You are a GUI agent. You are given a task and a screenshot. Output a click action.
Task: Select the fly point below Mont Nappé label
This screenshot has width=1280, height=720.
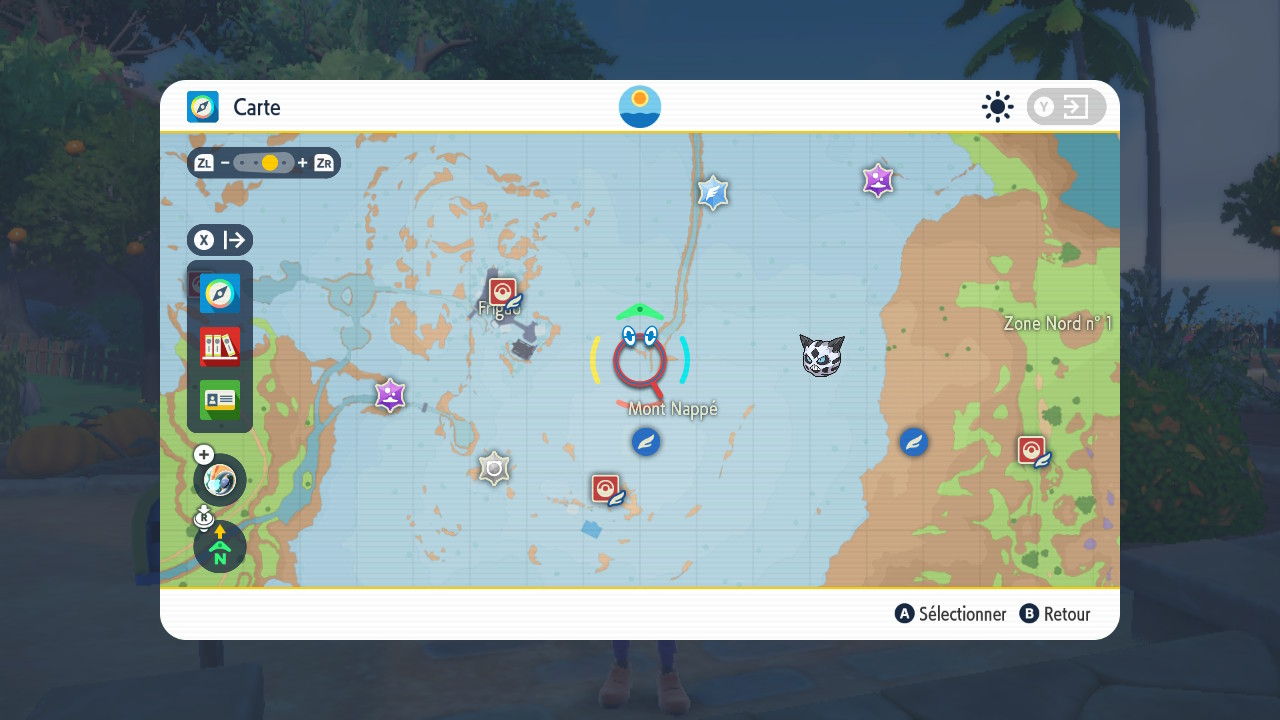point(646,441)
